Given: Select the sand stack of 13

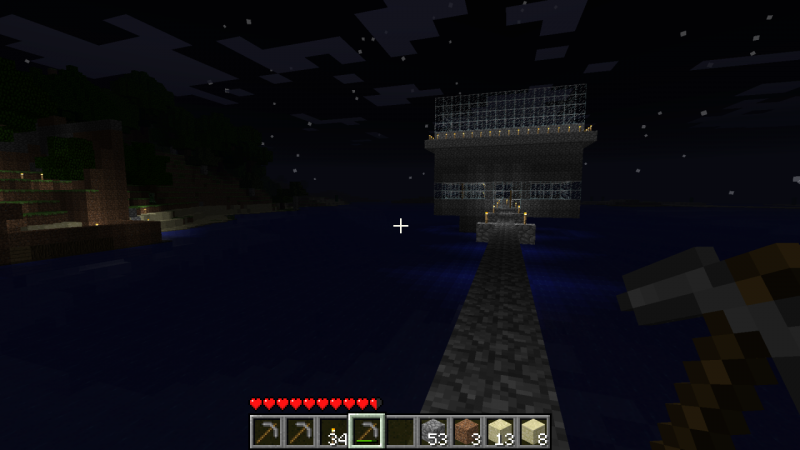Looking at the screenshot, I should coord(500,432).
